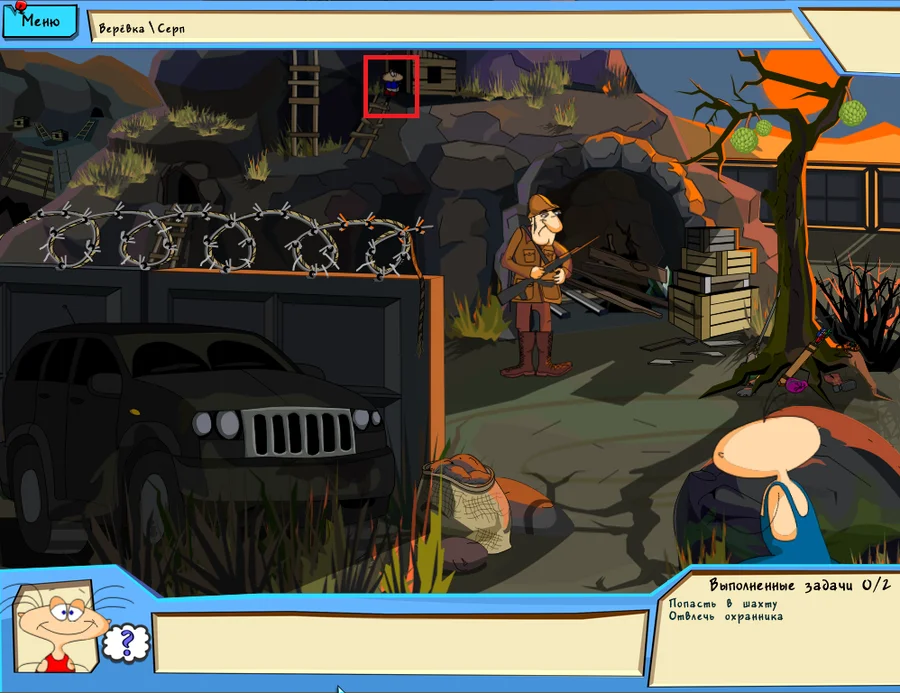Viewport: 900px width, 693px height.
Task: Click the question mark hint bubble
Action: point(124,642)
